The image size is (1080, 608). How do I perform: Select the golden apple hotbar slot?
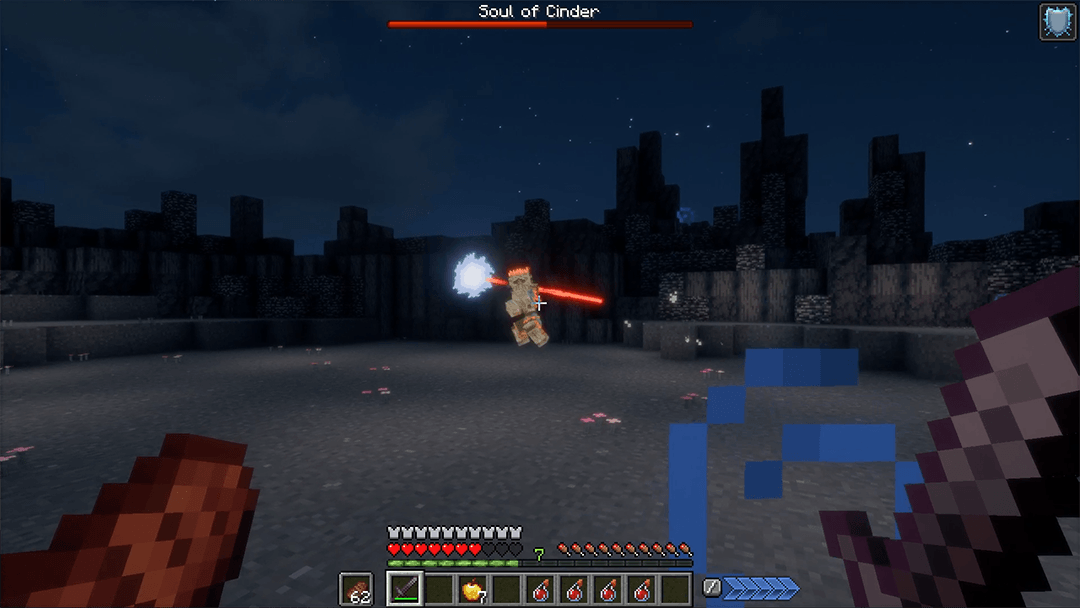471,589
